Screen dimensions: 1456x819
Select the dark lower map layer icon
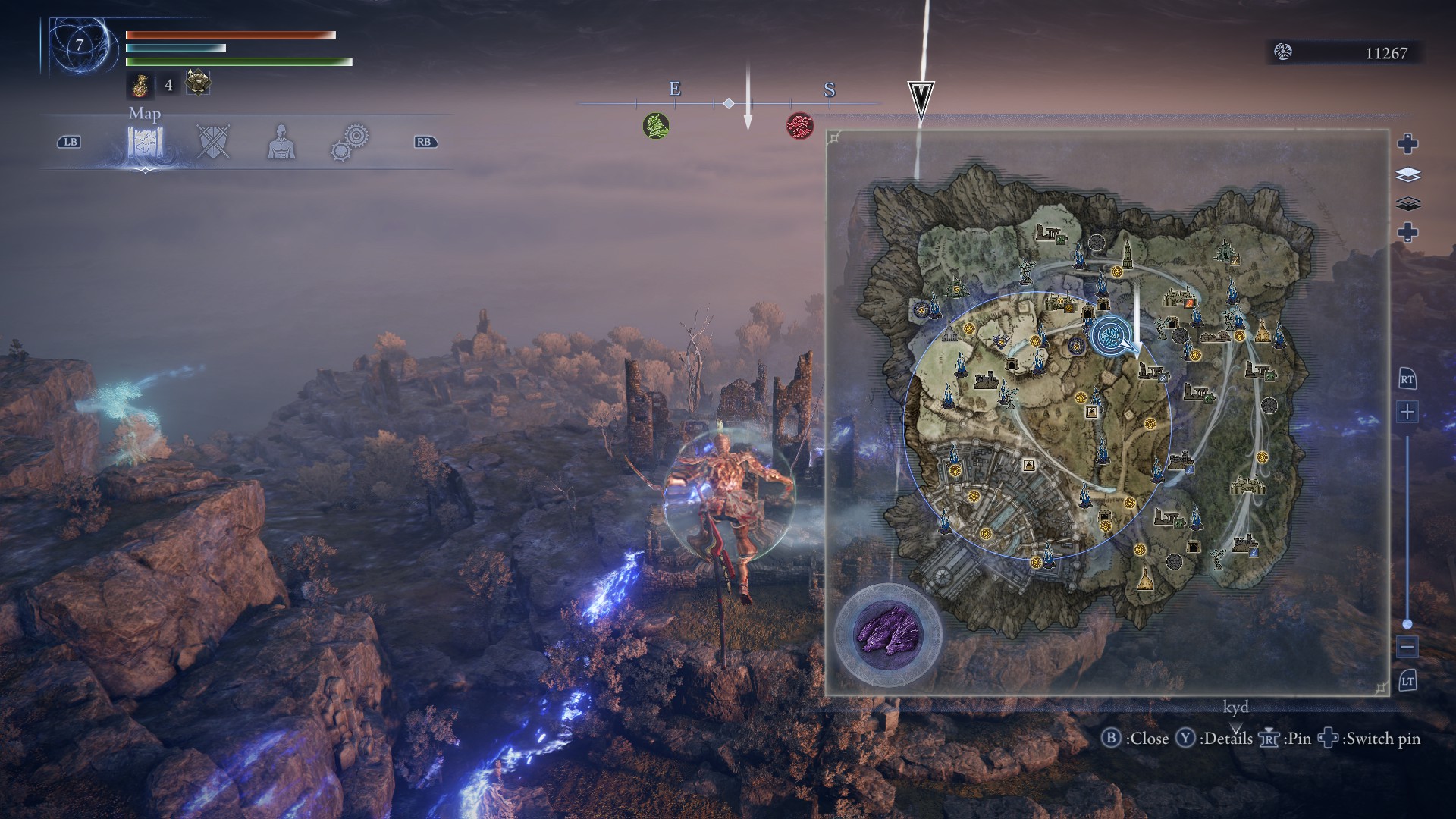point(1407,203)
